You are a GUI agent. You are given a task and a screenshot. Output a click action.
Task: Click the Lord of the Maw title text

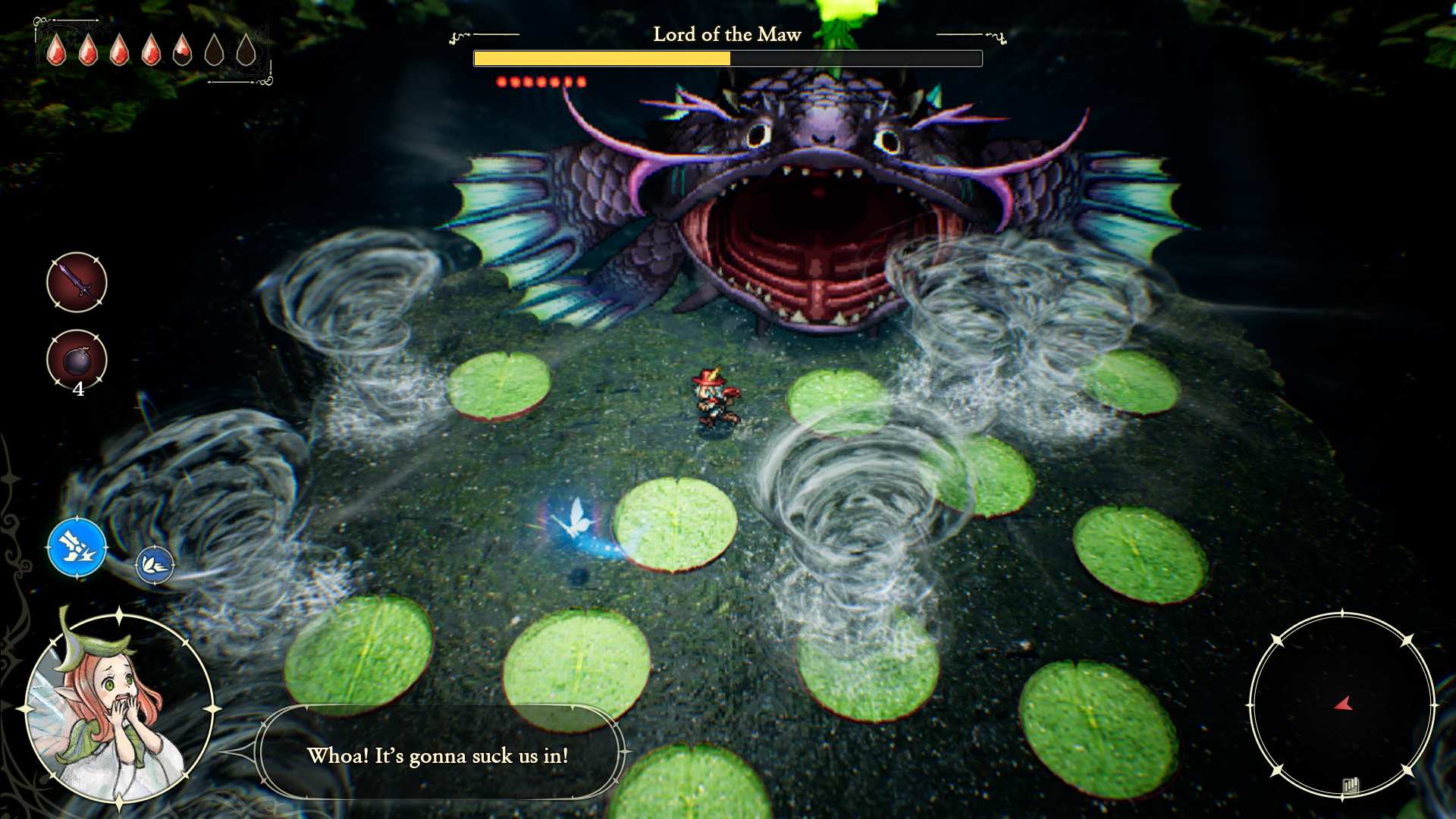click(x=726, y=35)
